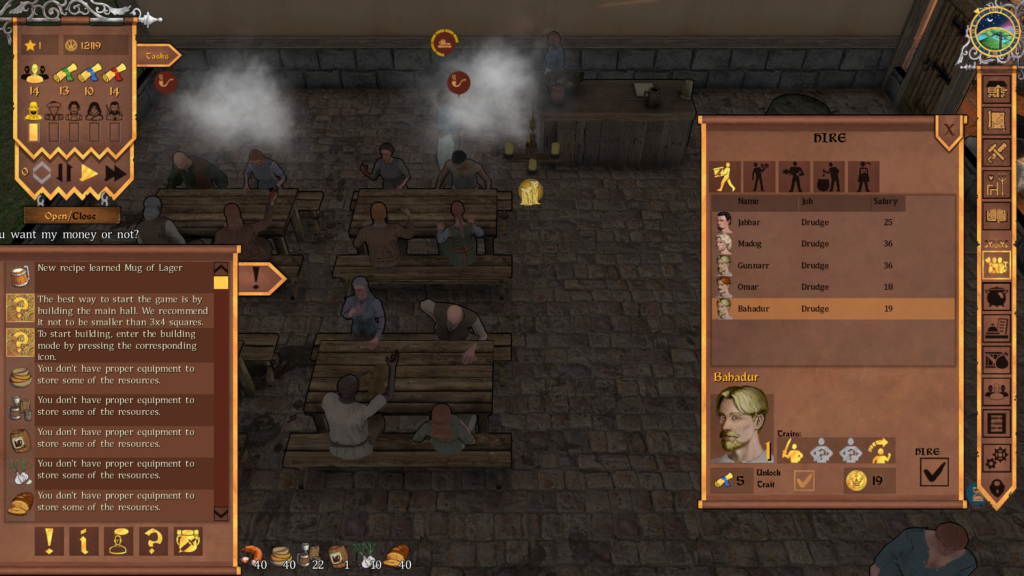Show info messages filter in log
1024x576 pixels.
[x=84, y=541]
